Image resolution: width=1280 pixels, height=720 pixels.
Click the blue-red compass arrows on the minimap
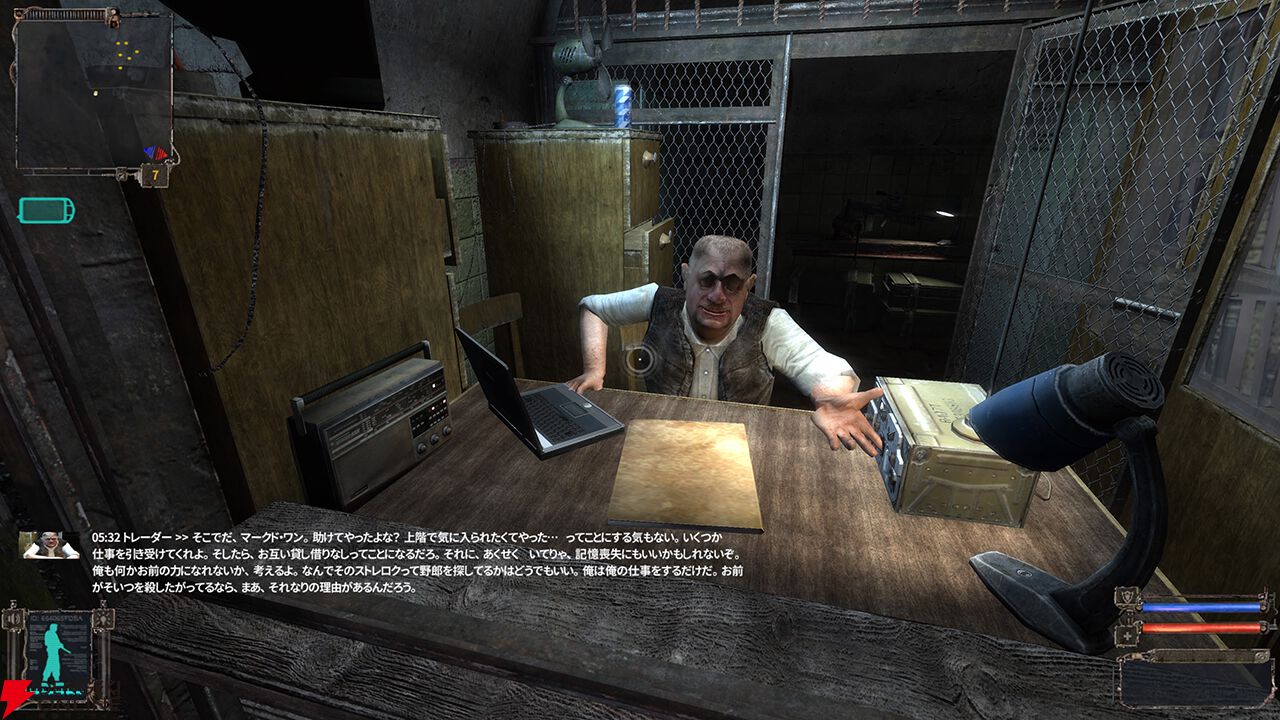[x=156, y=151]
